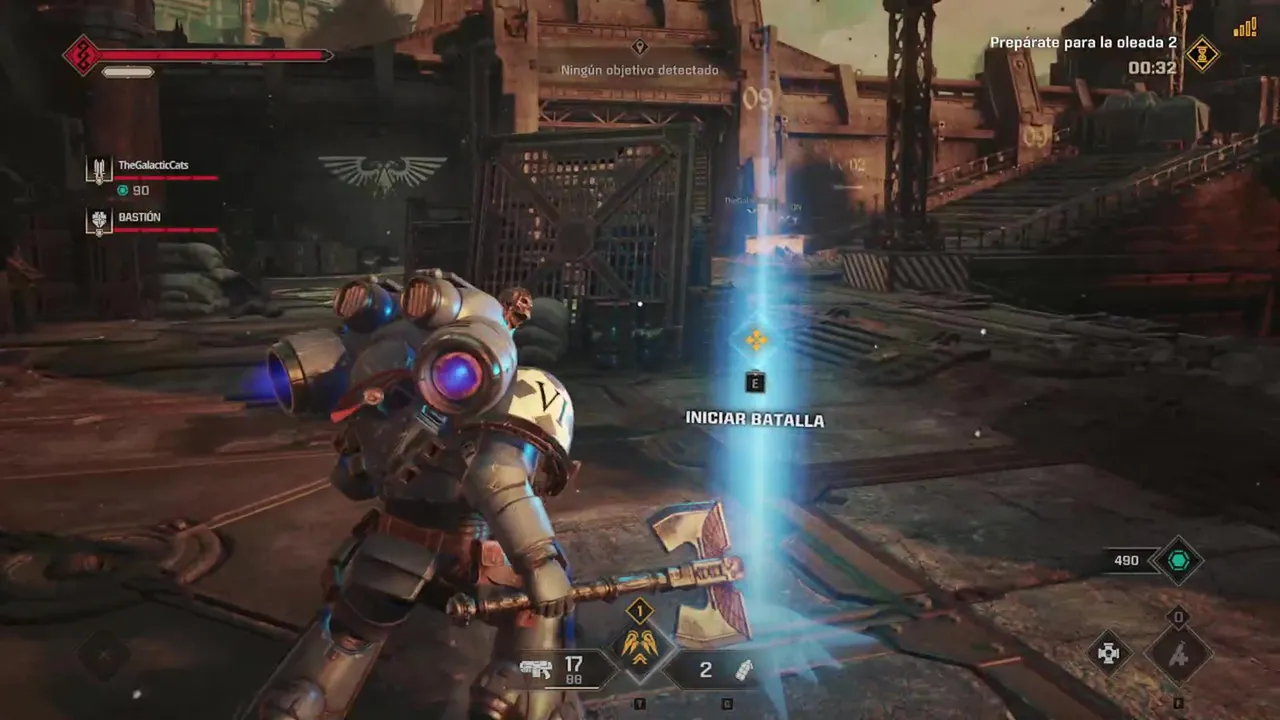This screenshot has width=1280, height=720.
Task: Select the cross-shaped icon beside the stimulant slot
Action: [1109, 653]
